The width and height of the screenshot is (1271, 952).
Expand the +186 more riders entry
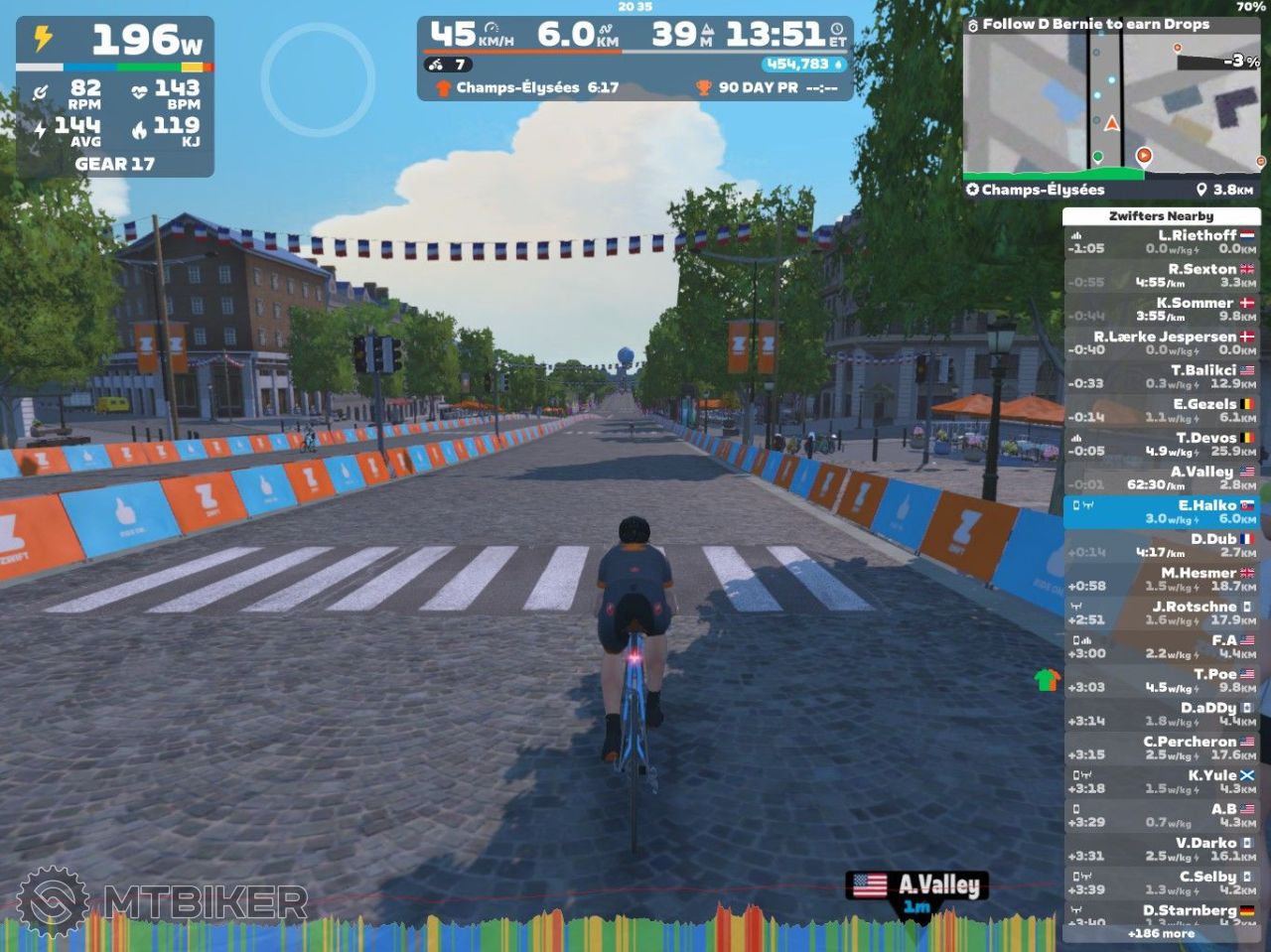coord(1161,933)
